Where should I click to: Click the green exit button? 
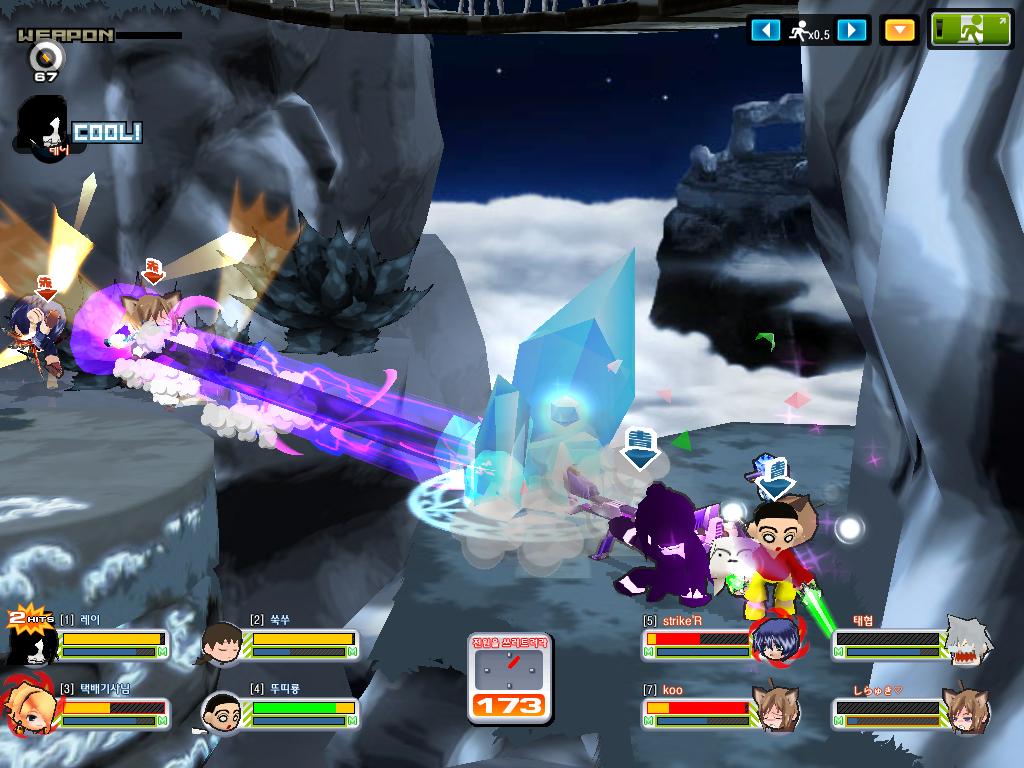coord(971,29)
